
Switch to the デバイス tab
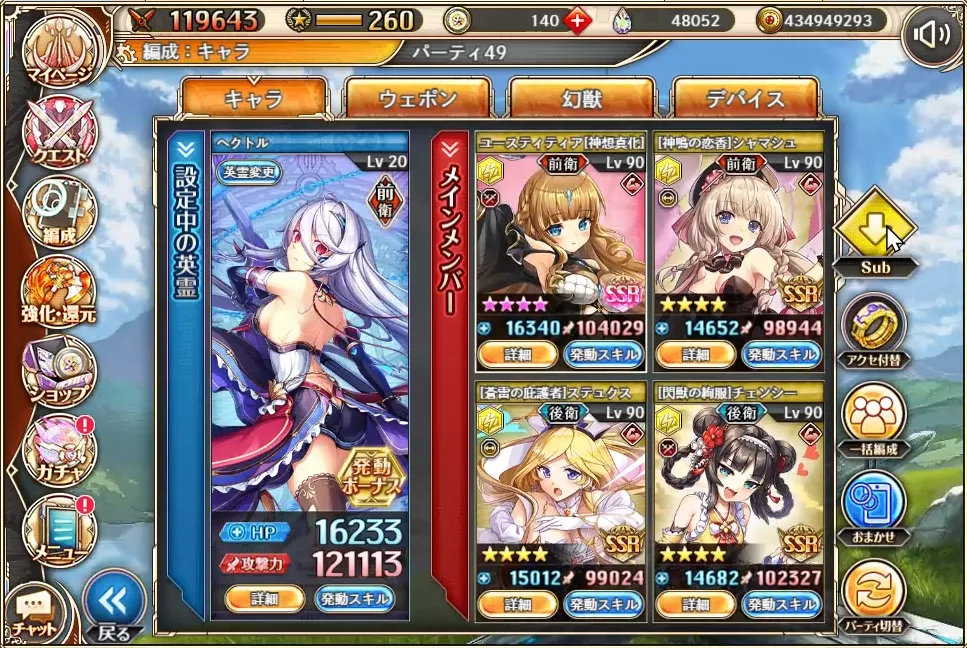click(x=746, y=99)
